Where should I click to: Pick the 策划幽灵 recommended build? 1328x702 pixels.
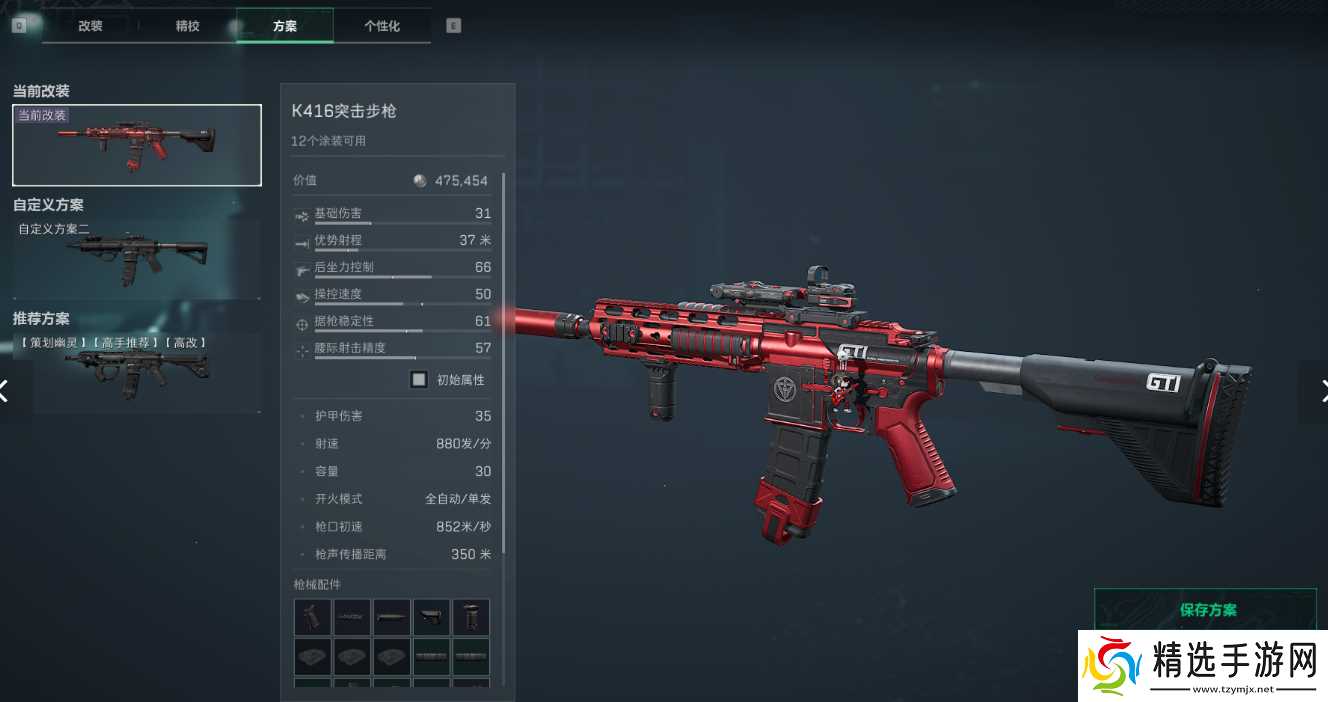[137, 371]
